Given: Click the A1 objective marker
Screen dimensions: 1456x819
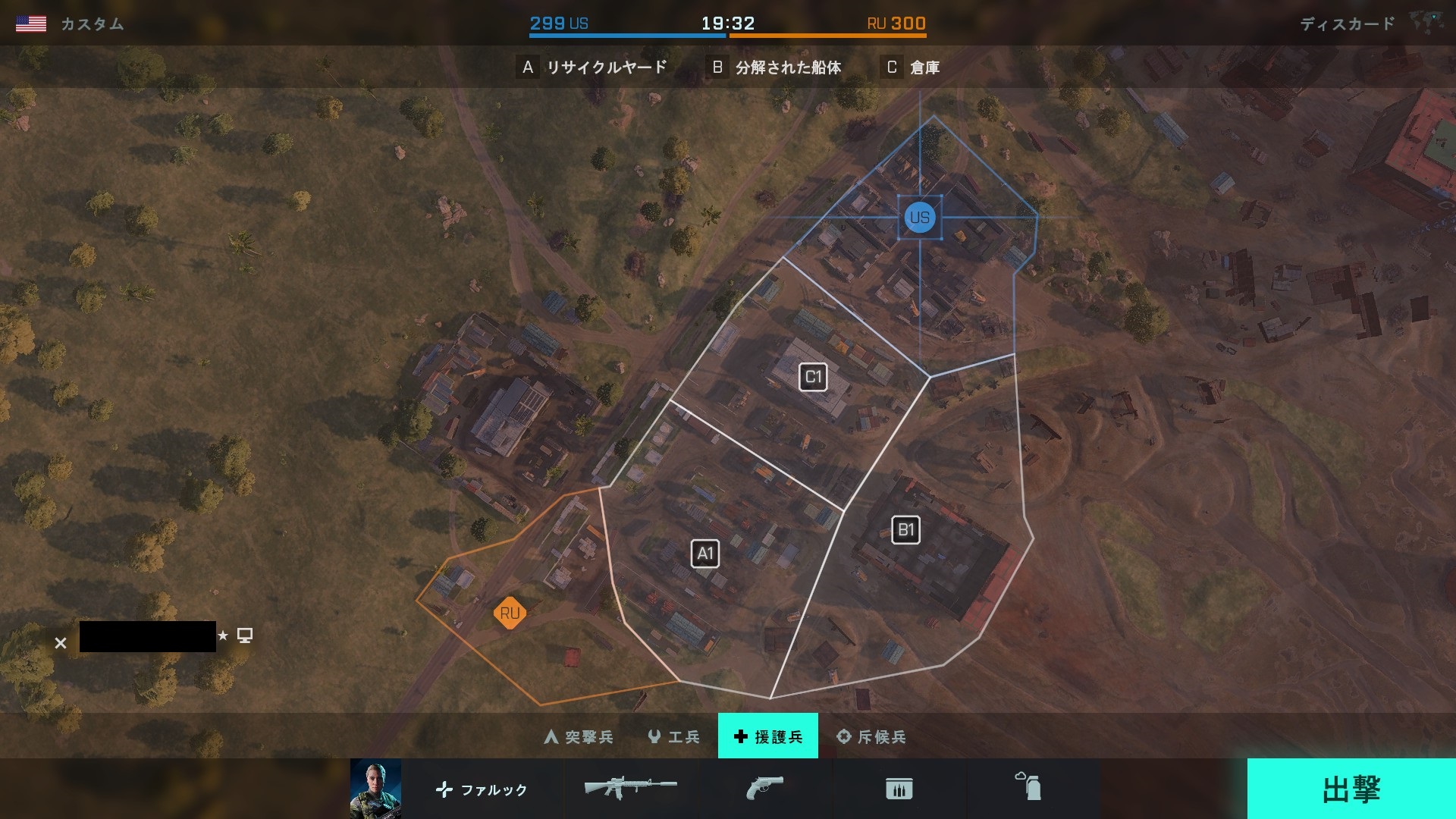Looking at the screenshot, I should [x=705, y=554].
